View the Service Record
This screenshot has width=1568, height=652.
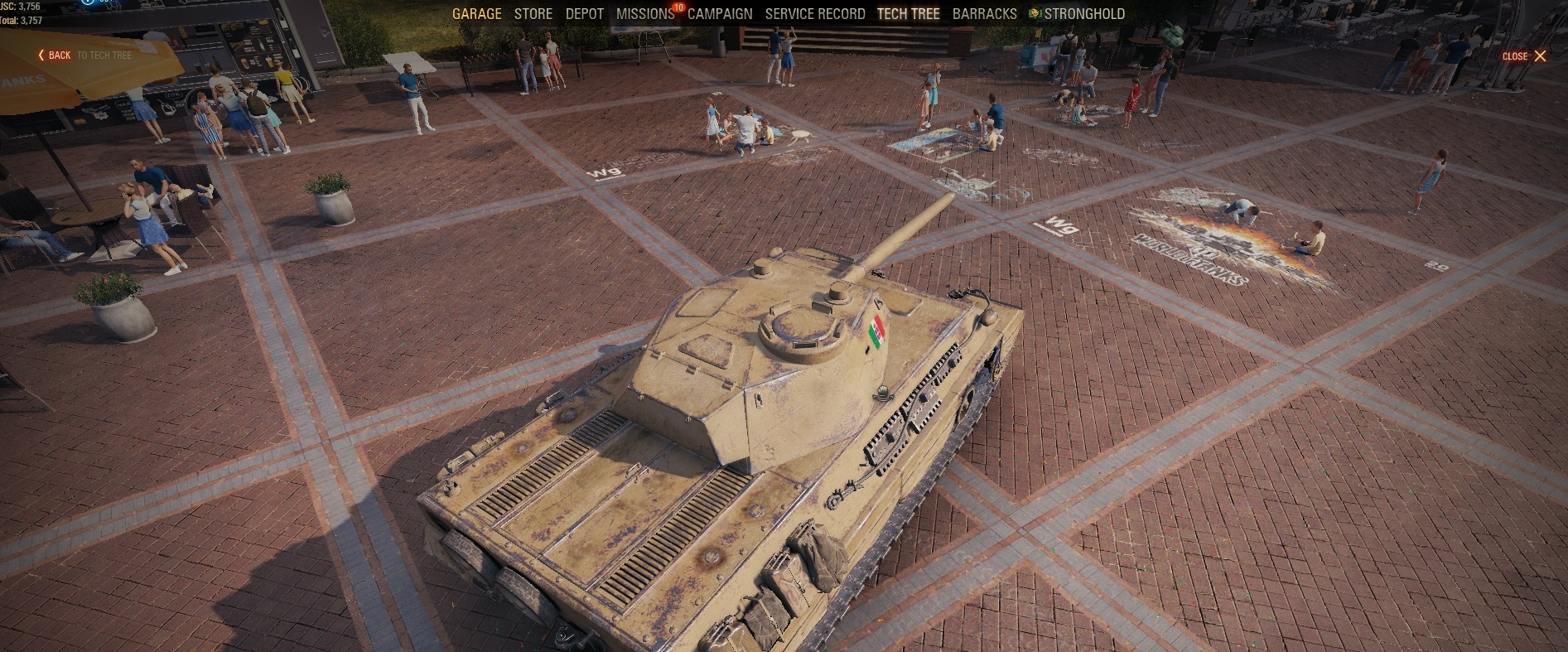click(814, 14)
